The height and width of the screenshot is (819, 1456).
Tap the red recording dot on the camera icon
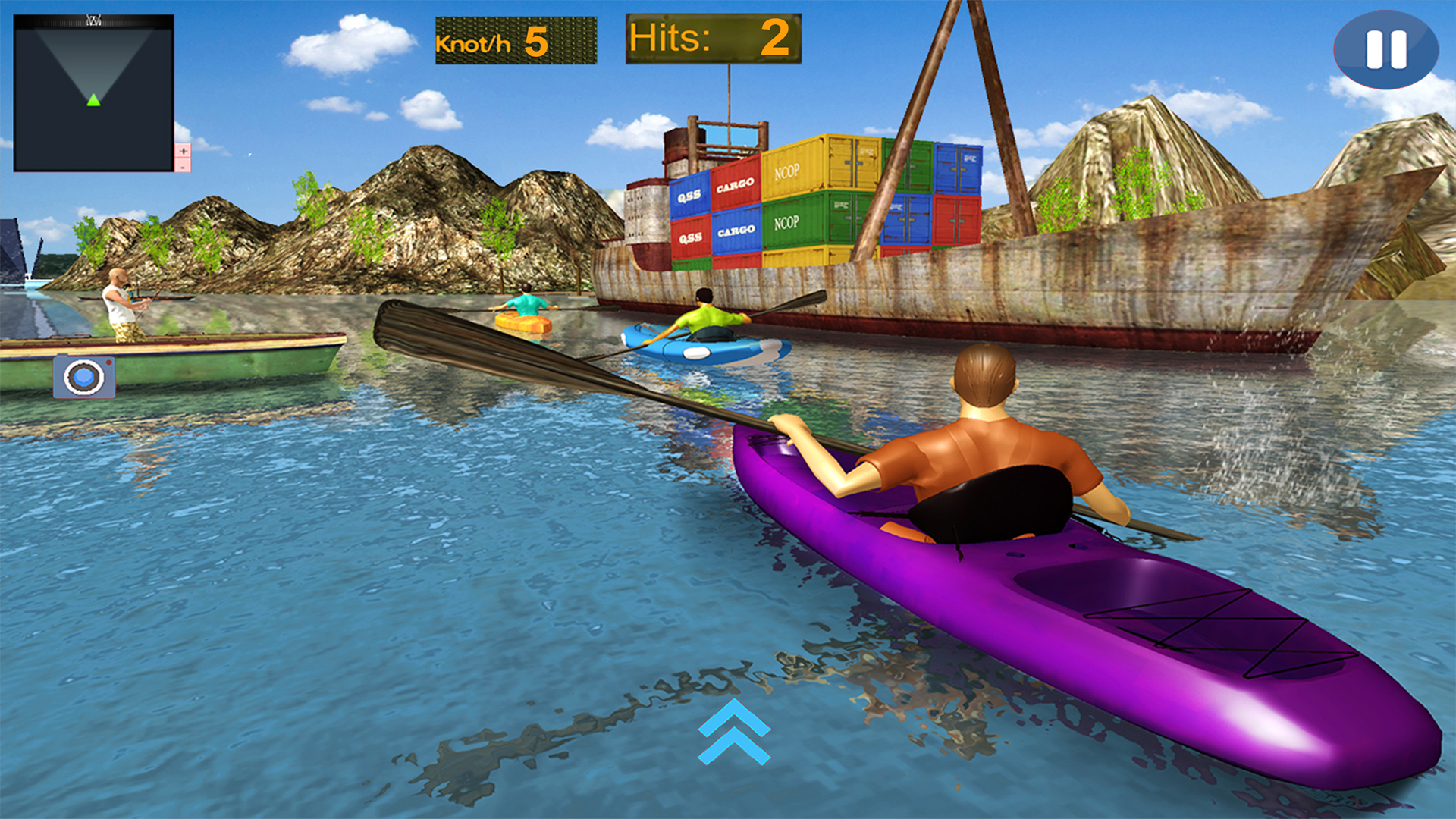coord(108,362)
